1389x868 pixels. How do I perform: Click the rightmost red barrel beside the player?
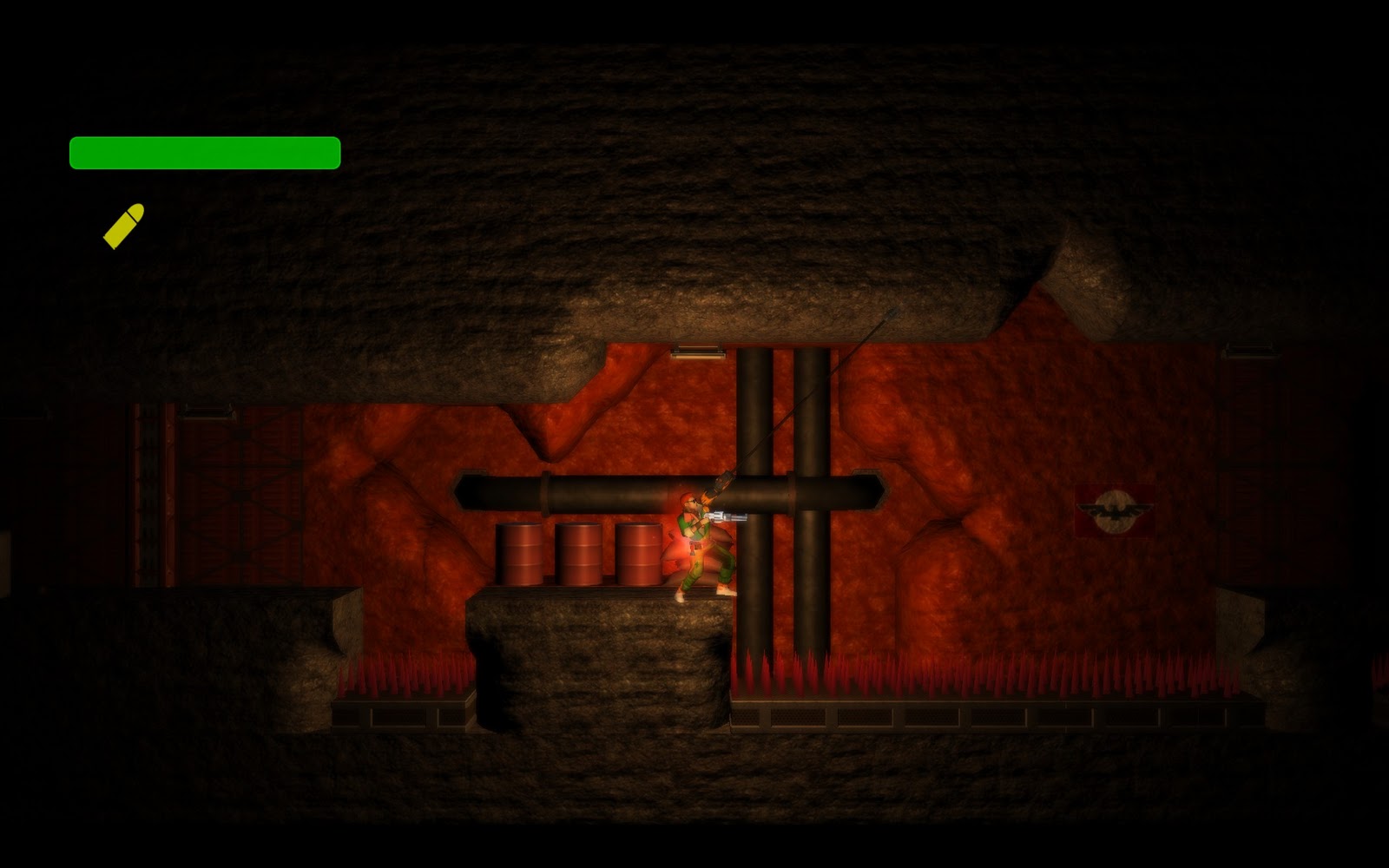coord(640,554)
